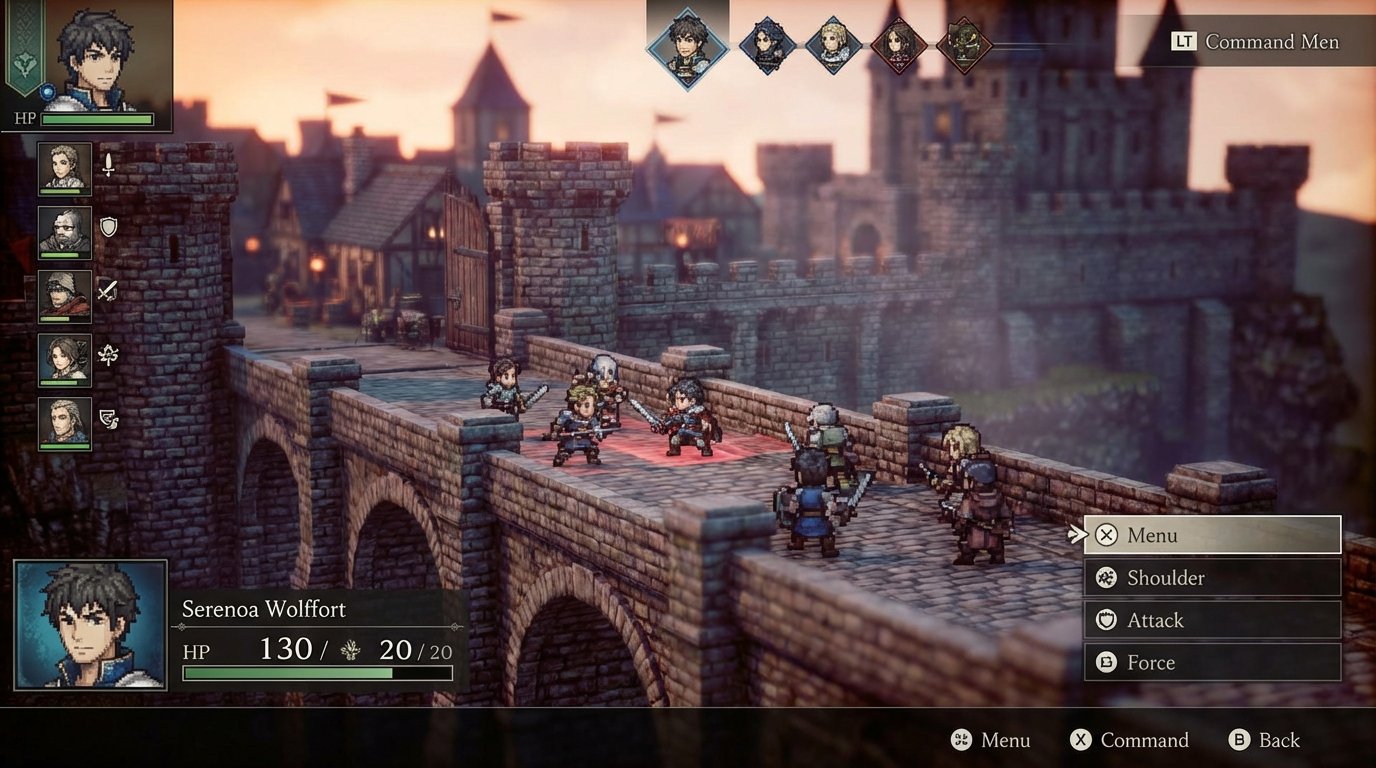This screenshot has height=768, width=1376.
Task: Click the bearded ally's sidebar portrait
Action: 63,232
